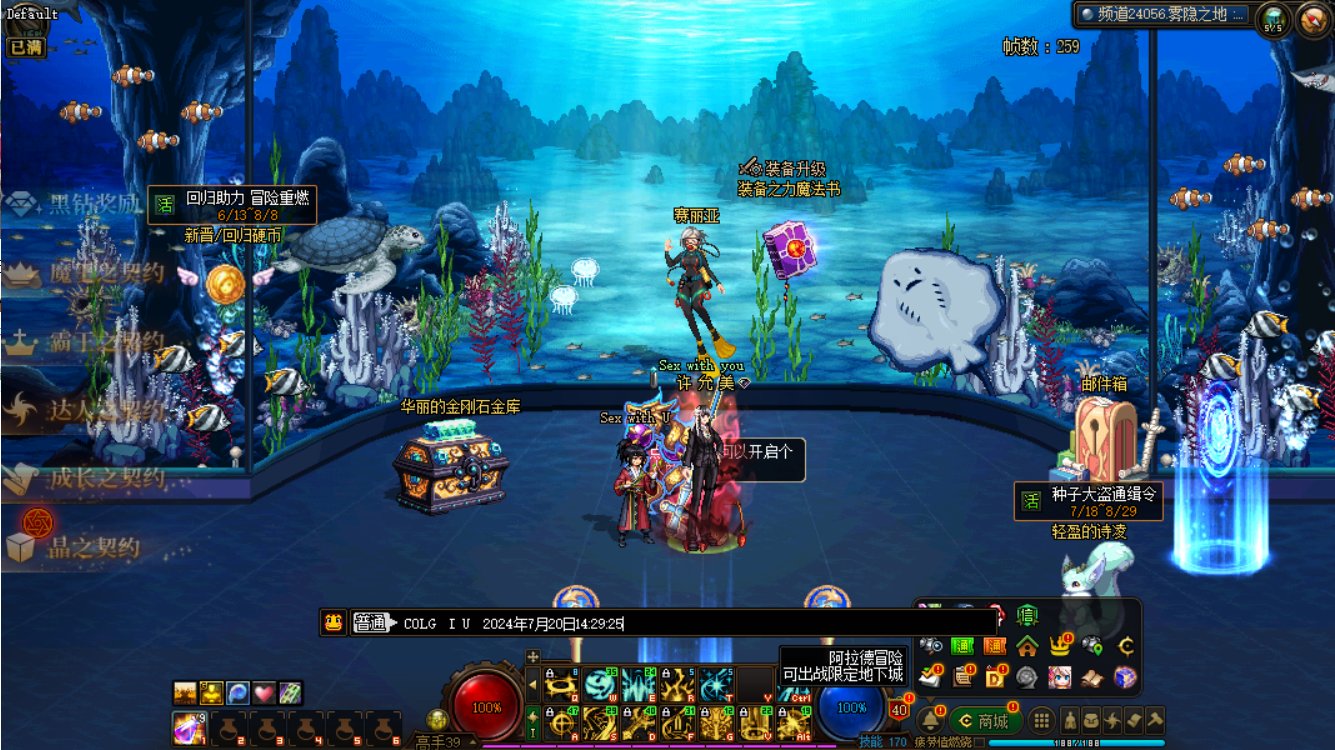
Task: Click the green 信 badge icon
Action: click(1027, 615)
